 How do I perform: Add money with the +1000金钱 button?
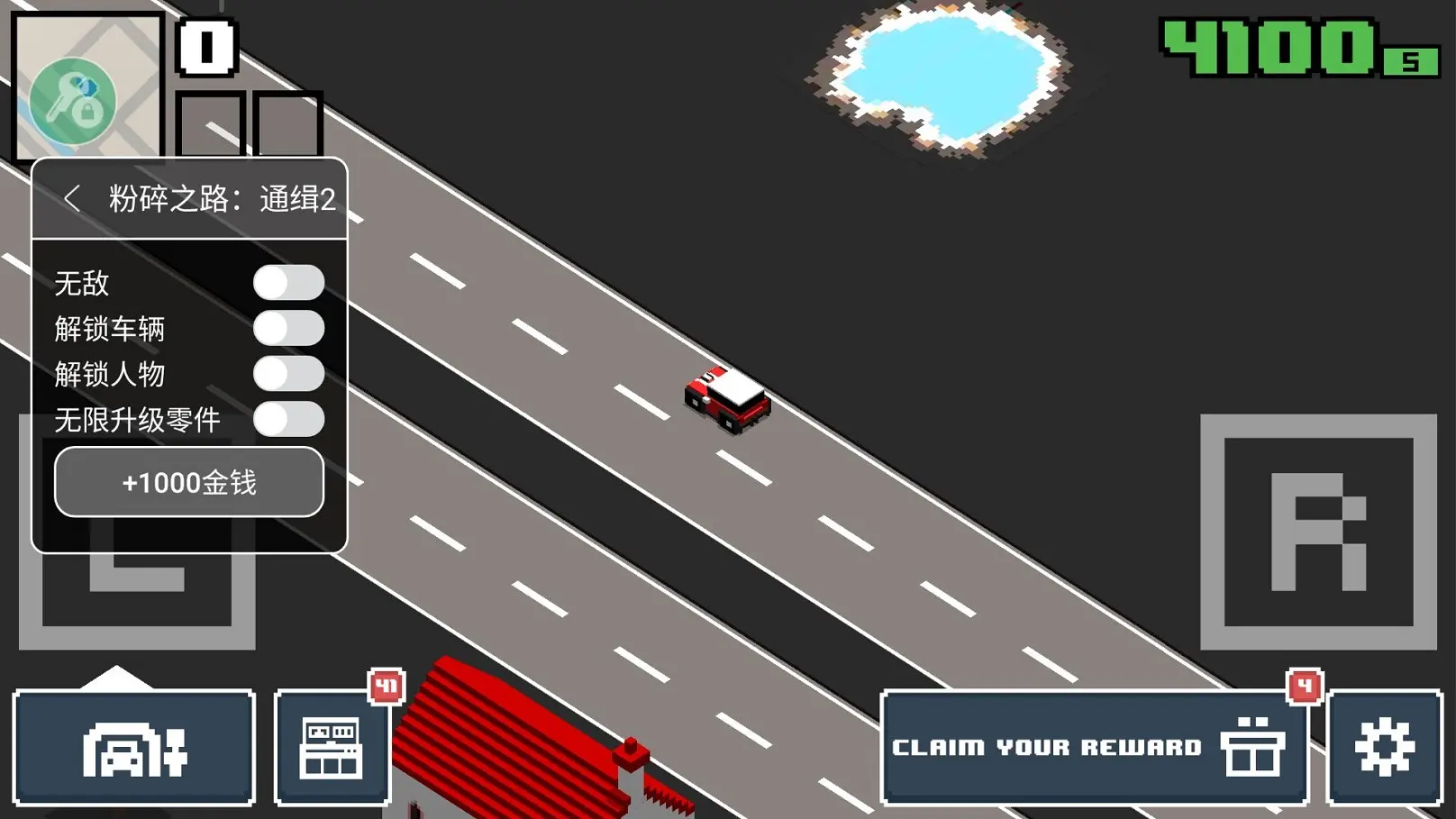[x=189, y=482]
